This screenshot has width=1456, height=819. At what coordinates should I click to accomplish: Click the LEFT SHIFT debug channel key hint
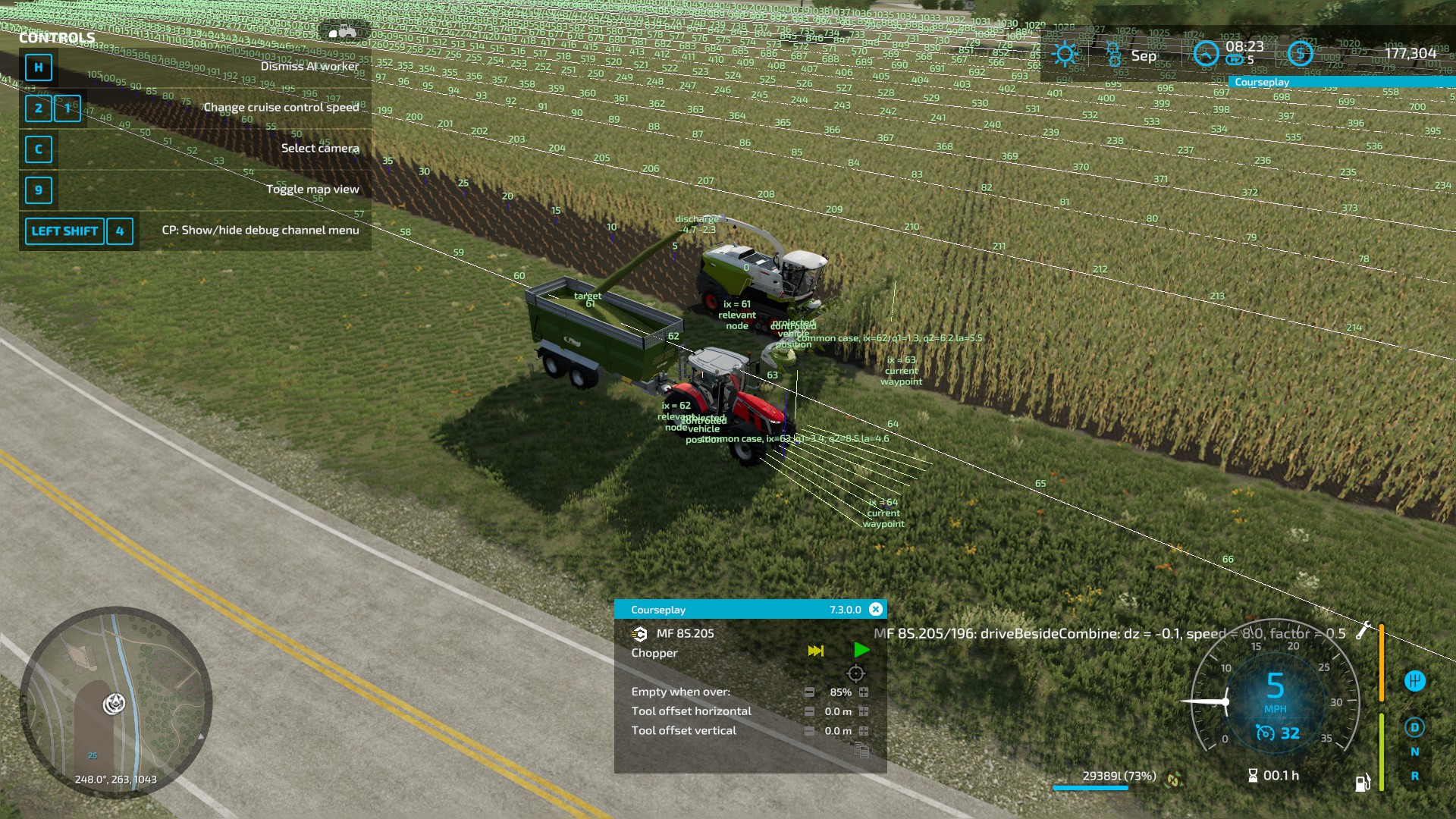click(x=64, y=231)
